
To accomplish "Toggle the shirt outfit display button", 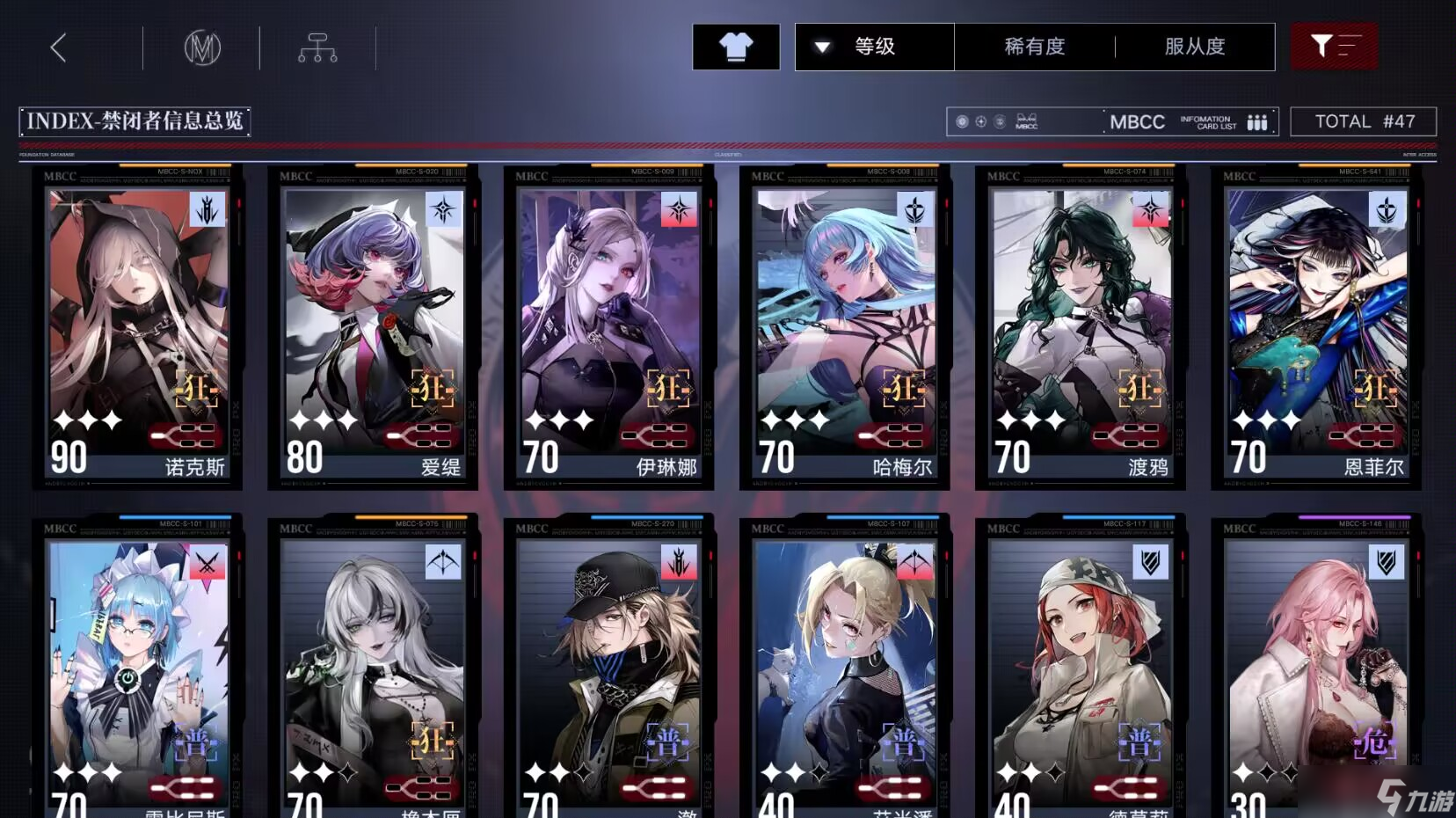I will (x=736, y=47).
